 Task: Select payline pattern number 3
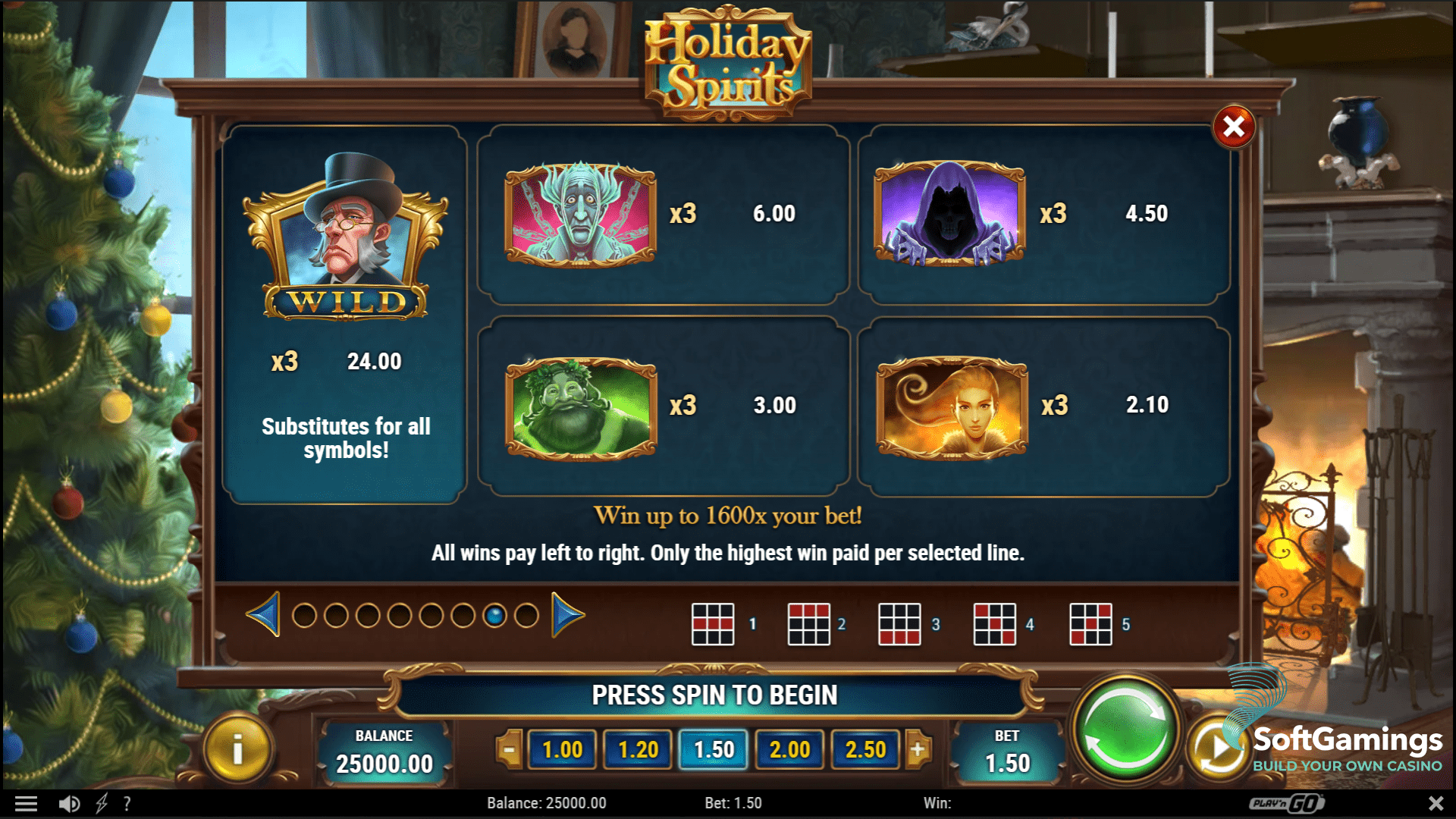click(x=899, y=623)
